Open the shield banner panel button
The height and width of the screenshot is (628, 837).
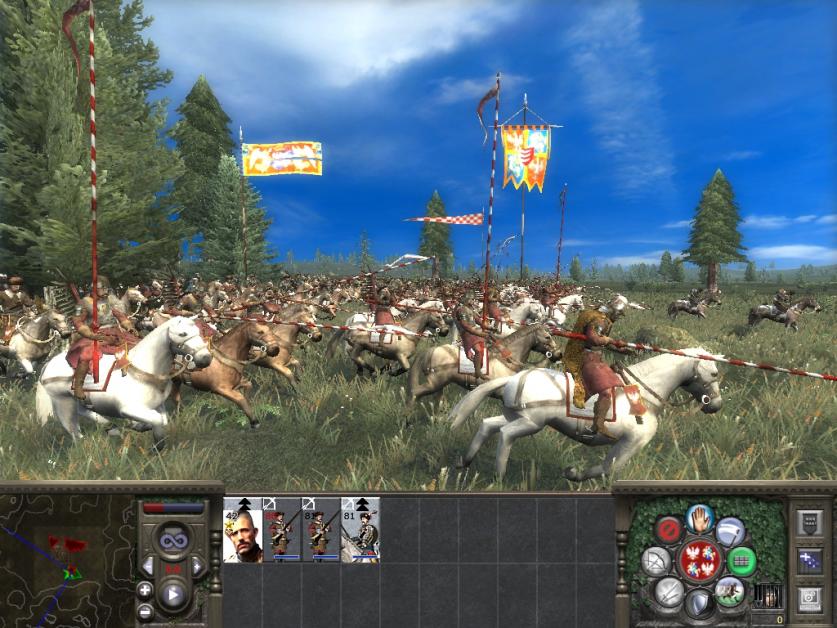pos(810,523)
